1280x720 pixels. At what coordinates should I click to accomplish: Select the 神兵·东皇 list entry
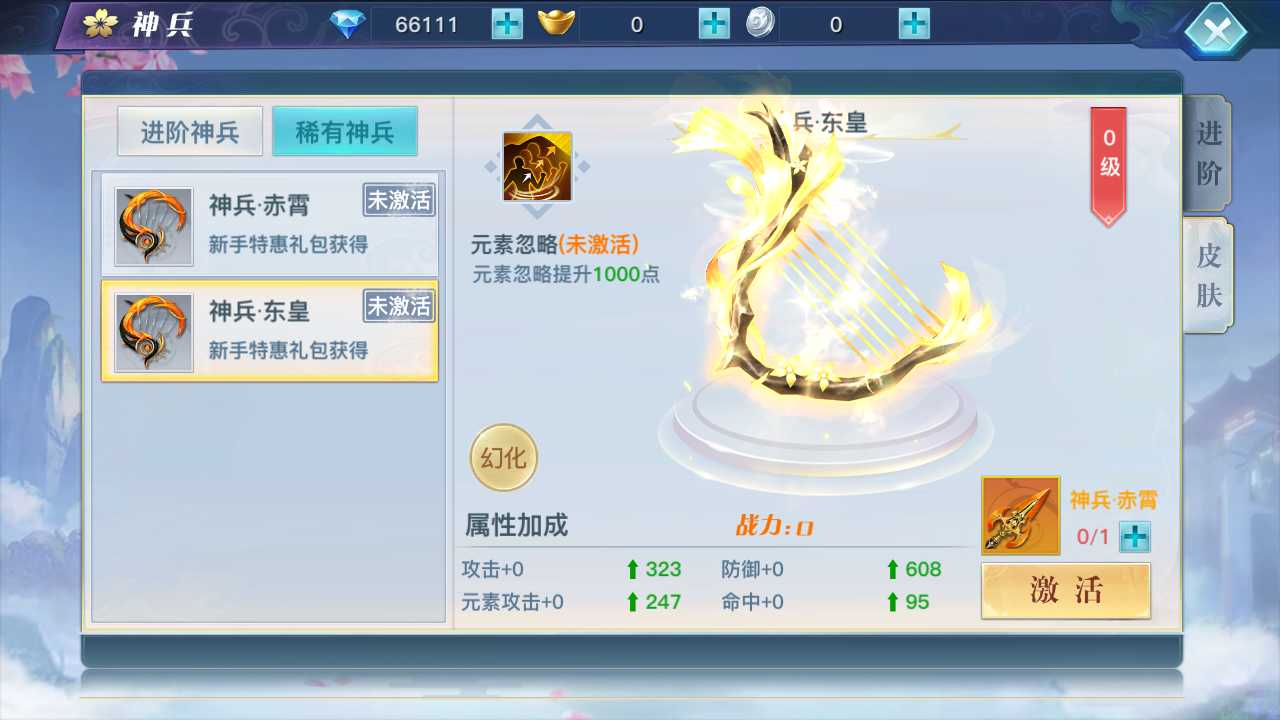click(268, 332)
